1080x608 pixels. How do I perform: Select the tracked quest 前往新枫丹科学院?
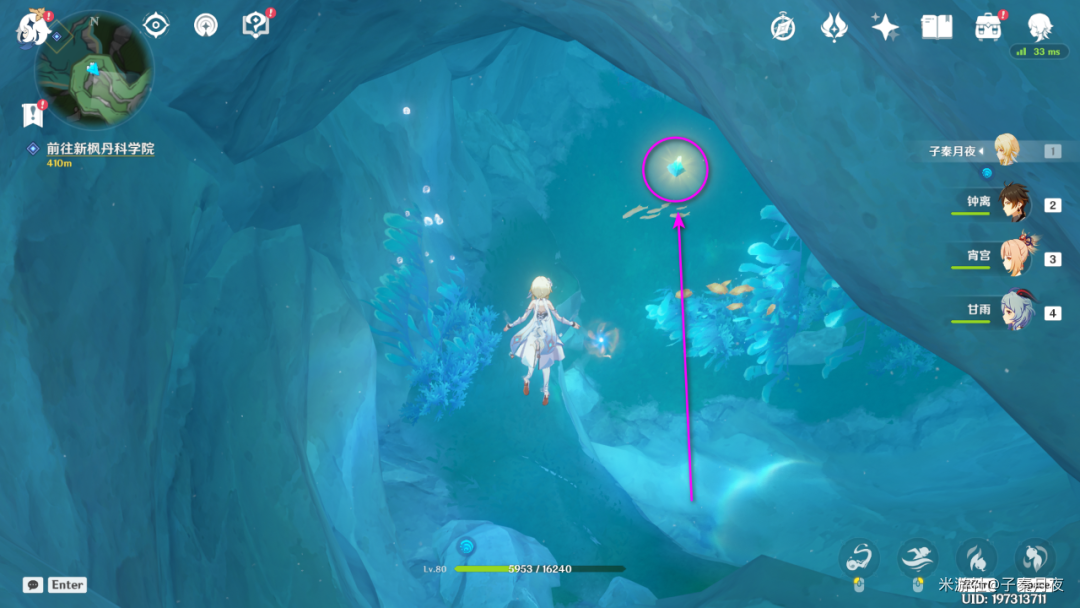tap(99, 149)
